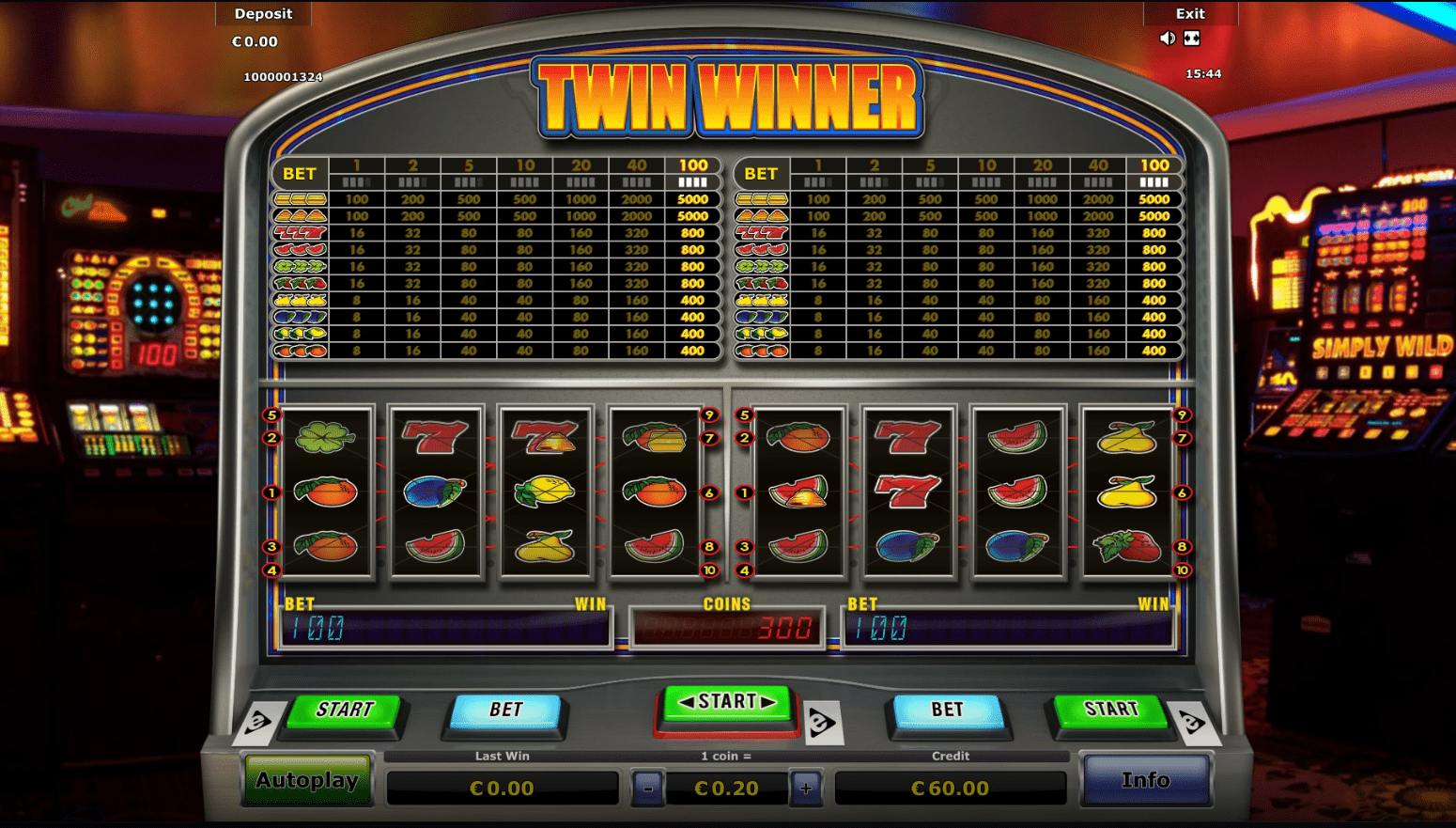Increase the coin value with the plus button
The width and height of the screenshot is (1456, 828).
(x=805, y=789)
